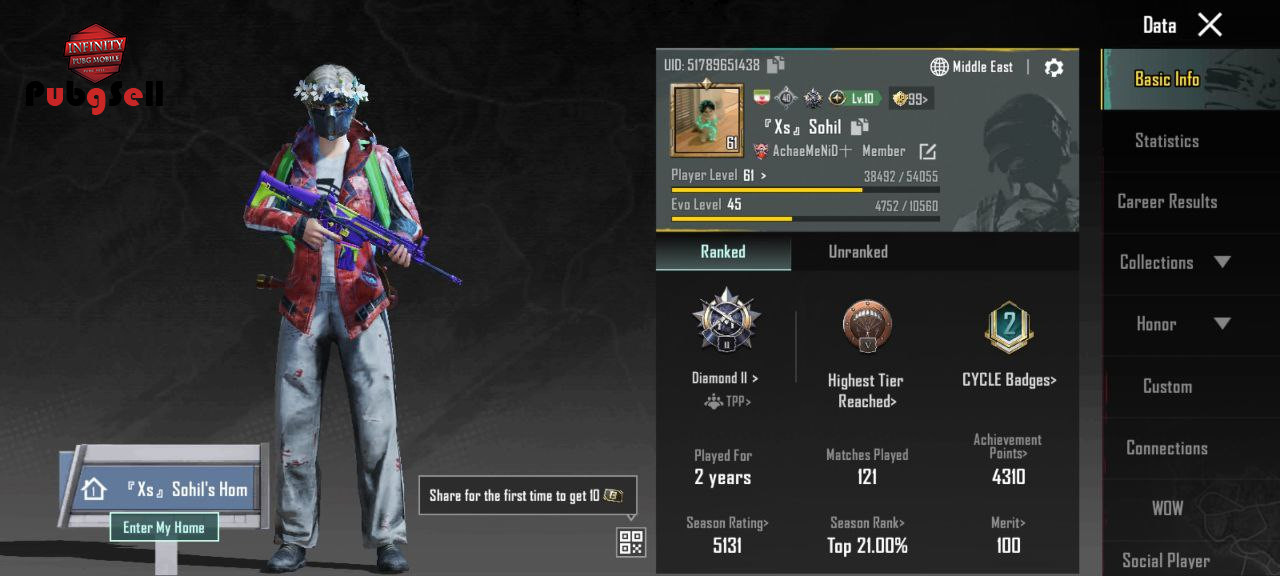The image size is (1280, 576).
Task: Show the Connections tab
Action: pos(1167,448)
